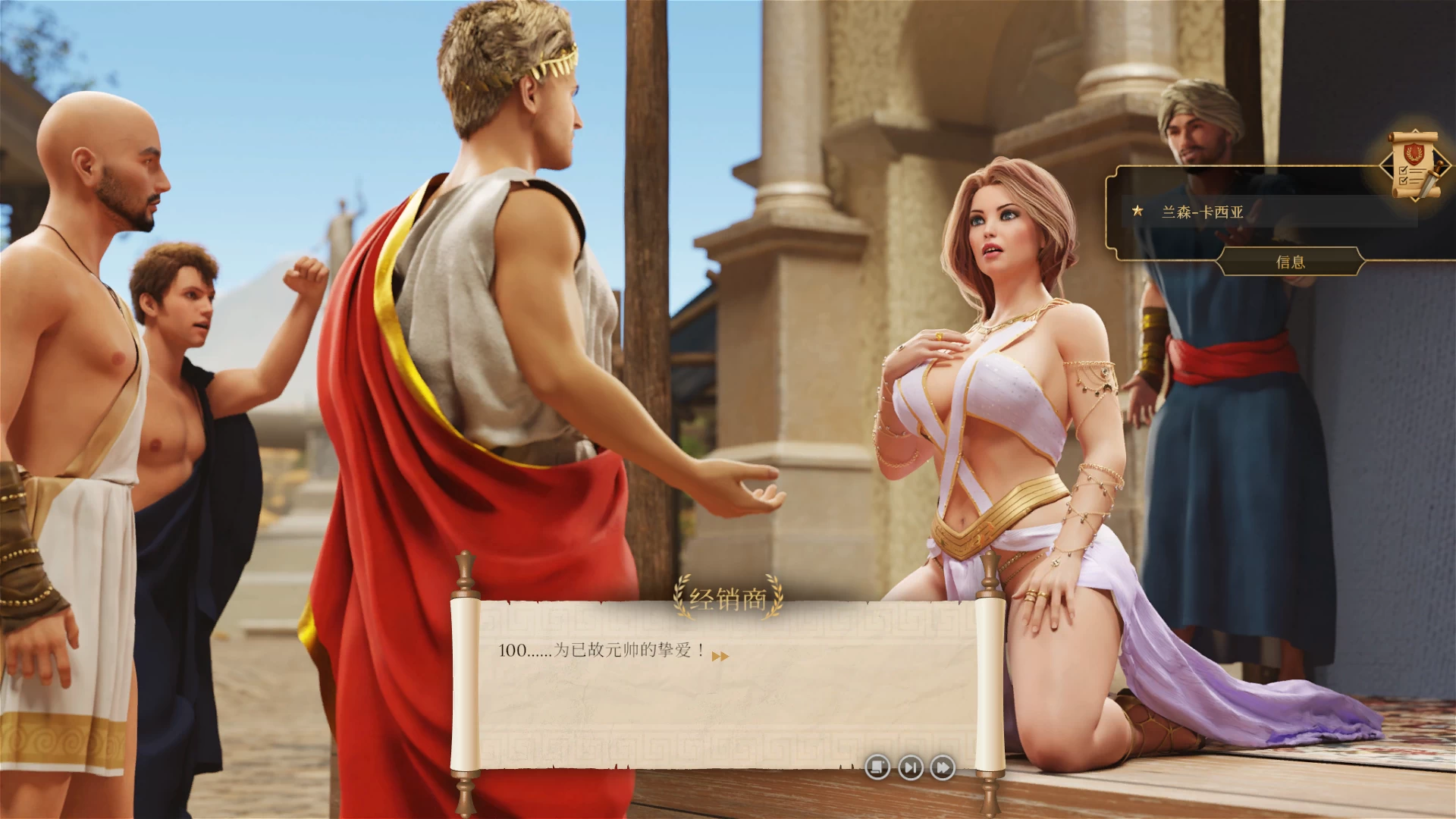The image size is (1456, 819).
Task: Open the quest log scroll icon
Action: pyautogui.click(x=1414, y=163)
